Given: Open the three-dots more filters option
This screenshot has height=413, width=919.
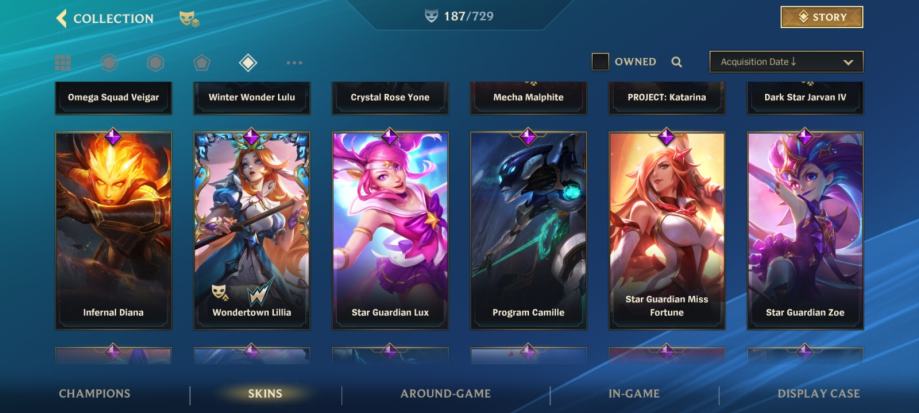Looking at the screenshot, I should (294, 63).
